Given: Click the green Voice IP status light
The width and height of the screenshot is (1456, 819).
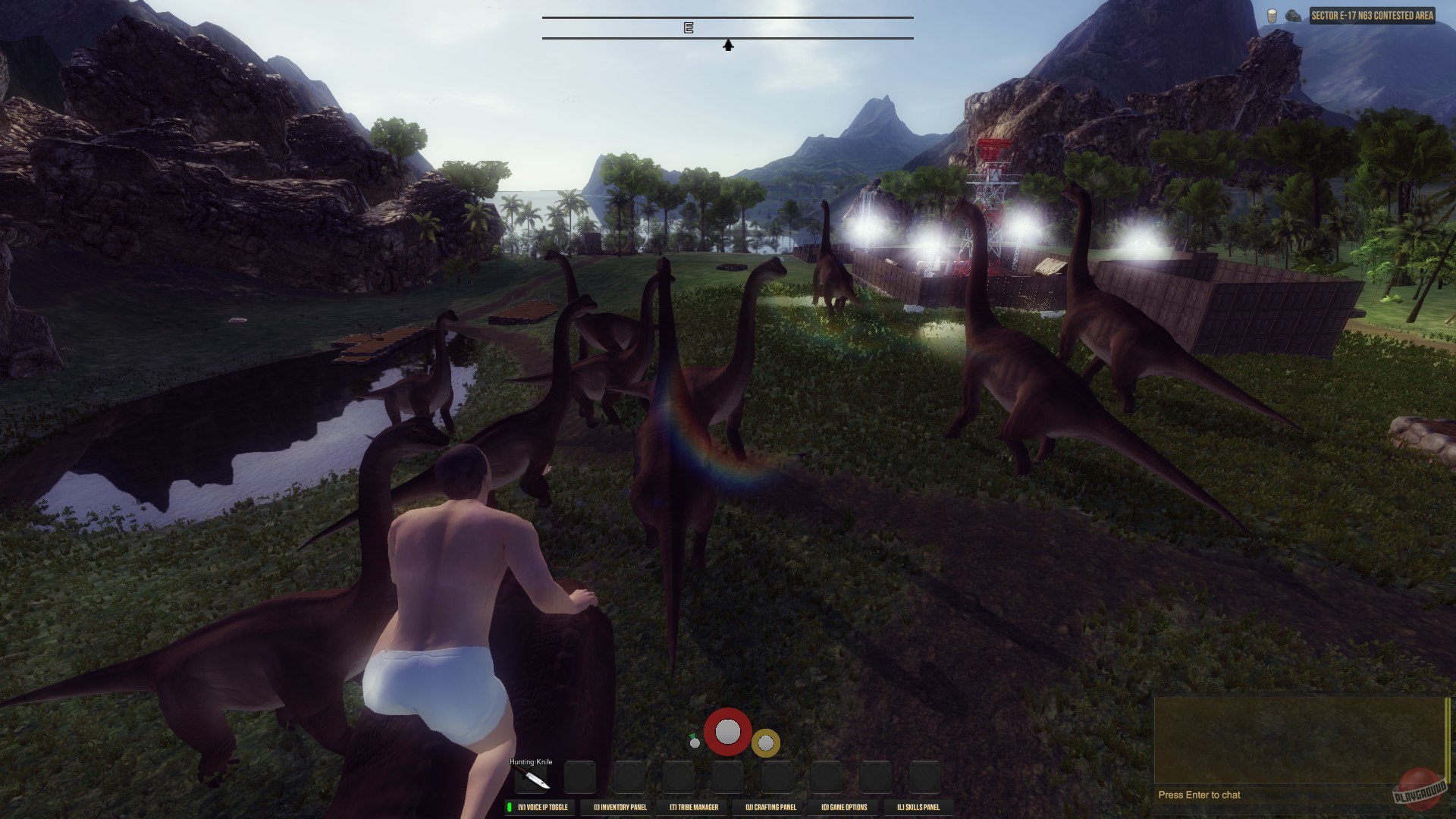Looking at the screenshot, I should tap(510, 806).
